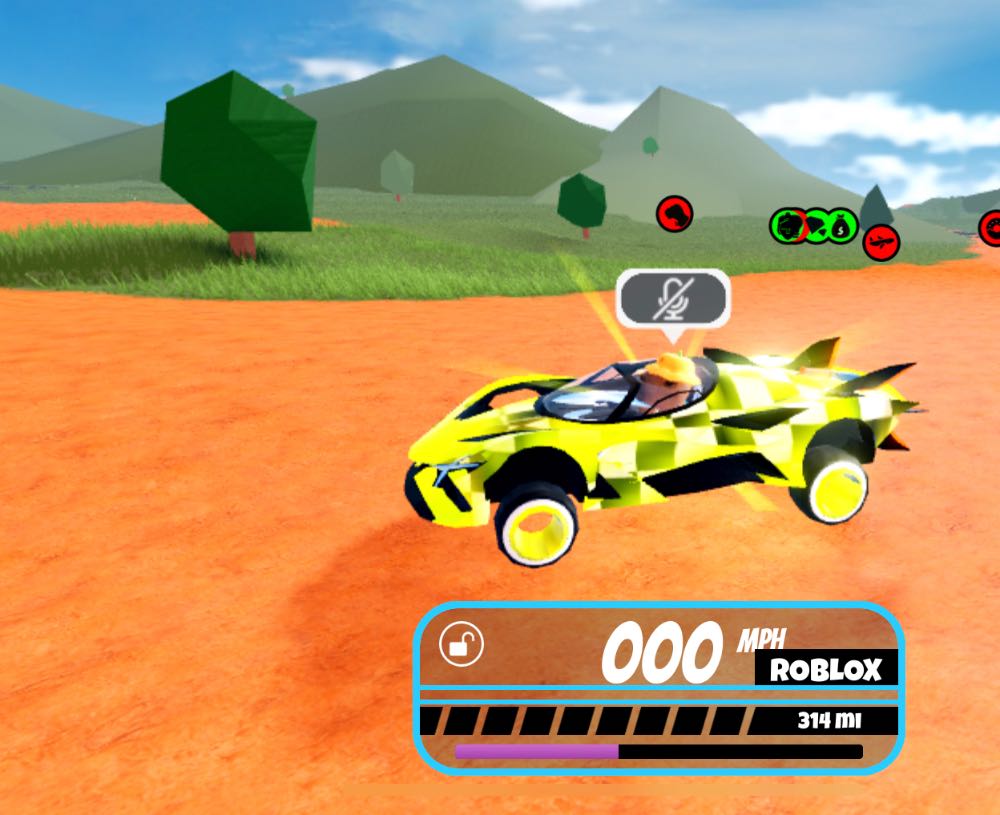The height and width of the screenshot is (815, 1000).
Task: Unmute the voice chat microphone bubble
Action: 673,297
